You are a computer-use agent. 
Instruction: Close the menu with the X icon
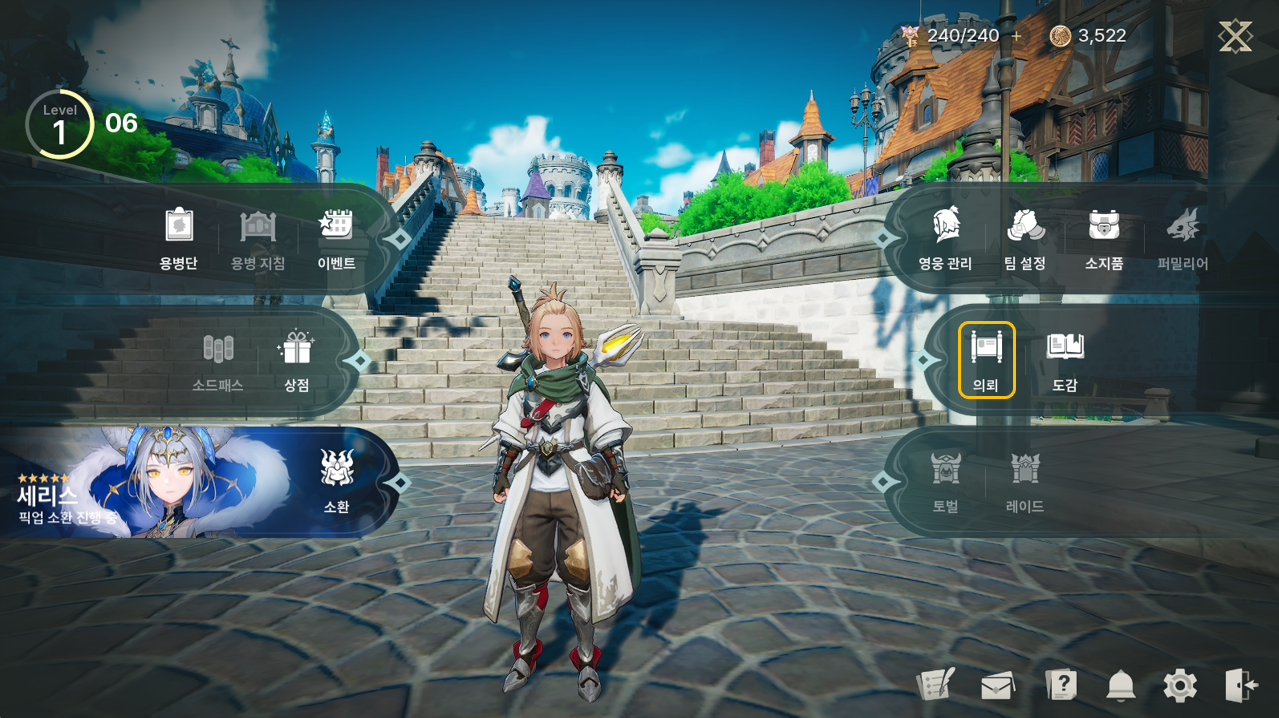pyautogui.click(x=1235, y=37)
